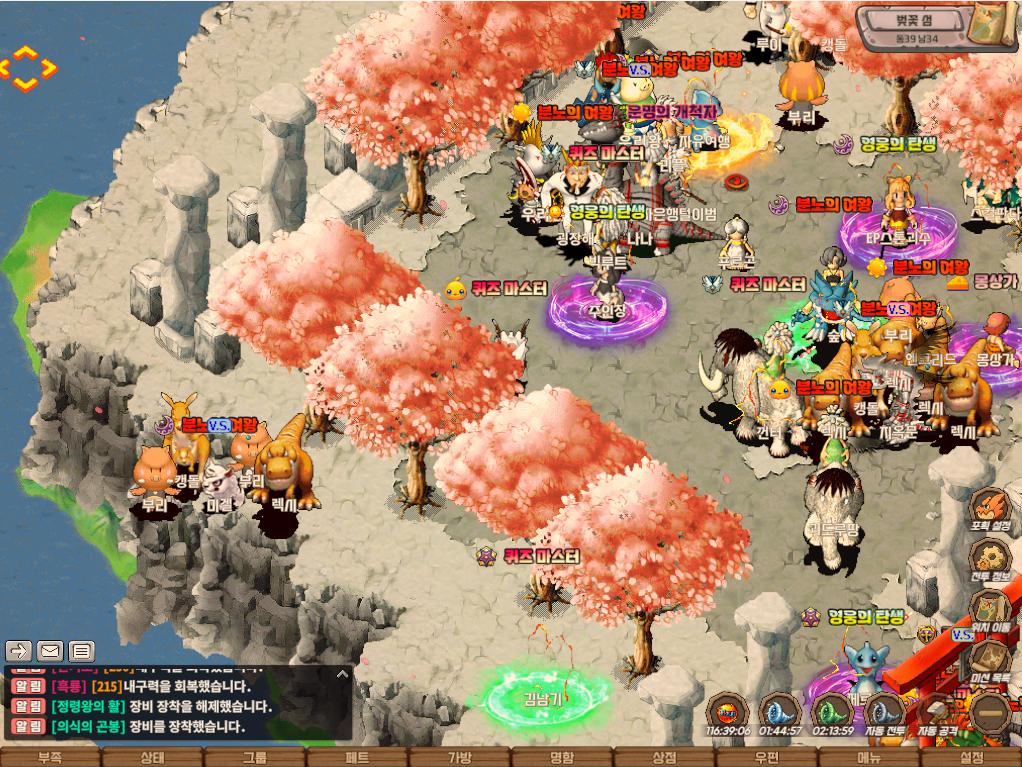
Task: Open the 메뉴 main menu
Action: [868, 757]
